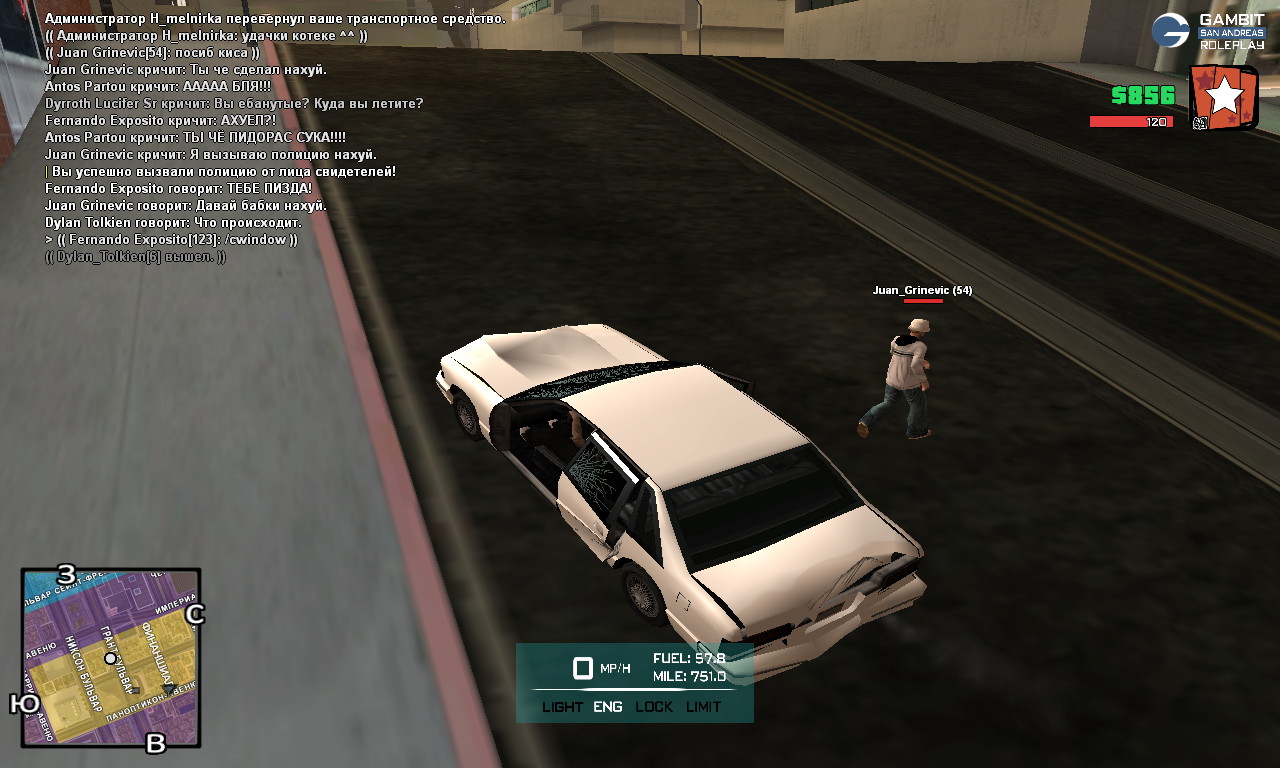
Task: Toggle the LIGHT indicator on the speedometer
Action: pyautogui.click(x=562, y=707)
